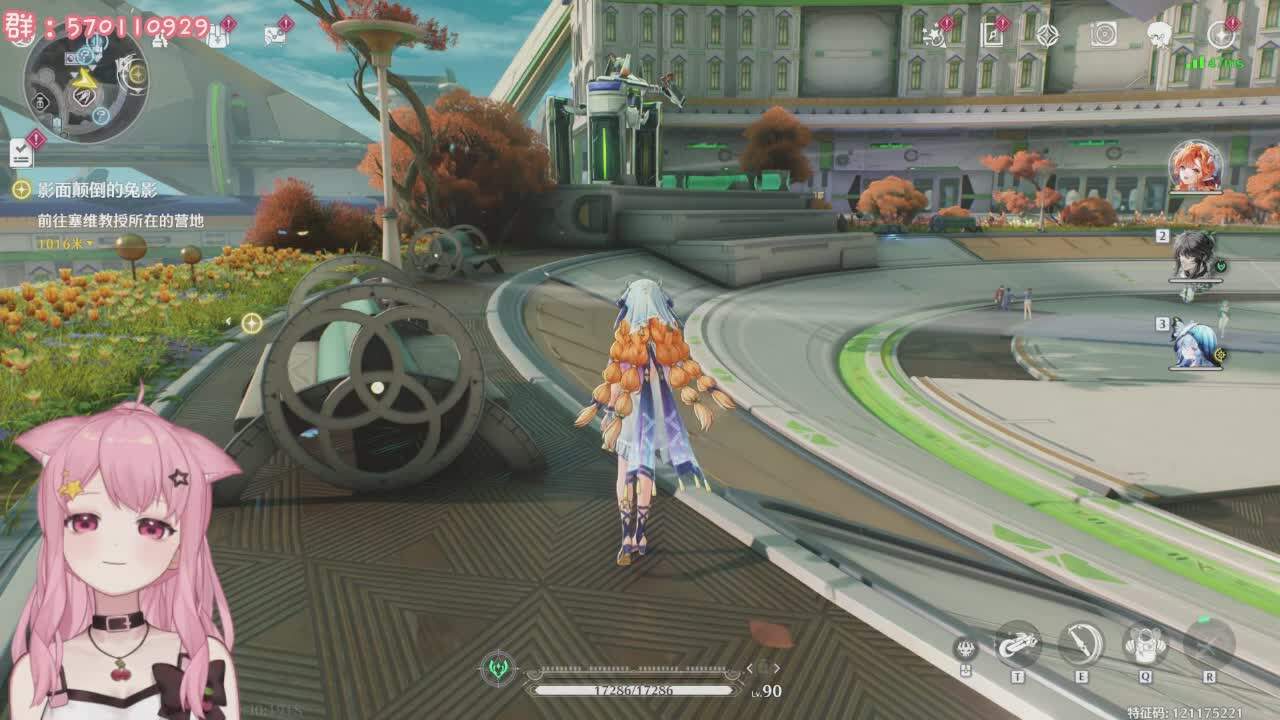Open the guidebook compass icon
Viewport: 1280px width, 720px height.
point(991,35)
